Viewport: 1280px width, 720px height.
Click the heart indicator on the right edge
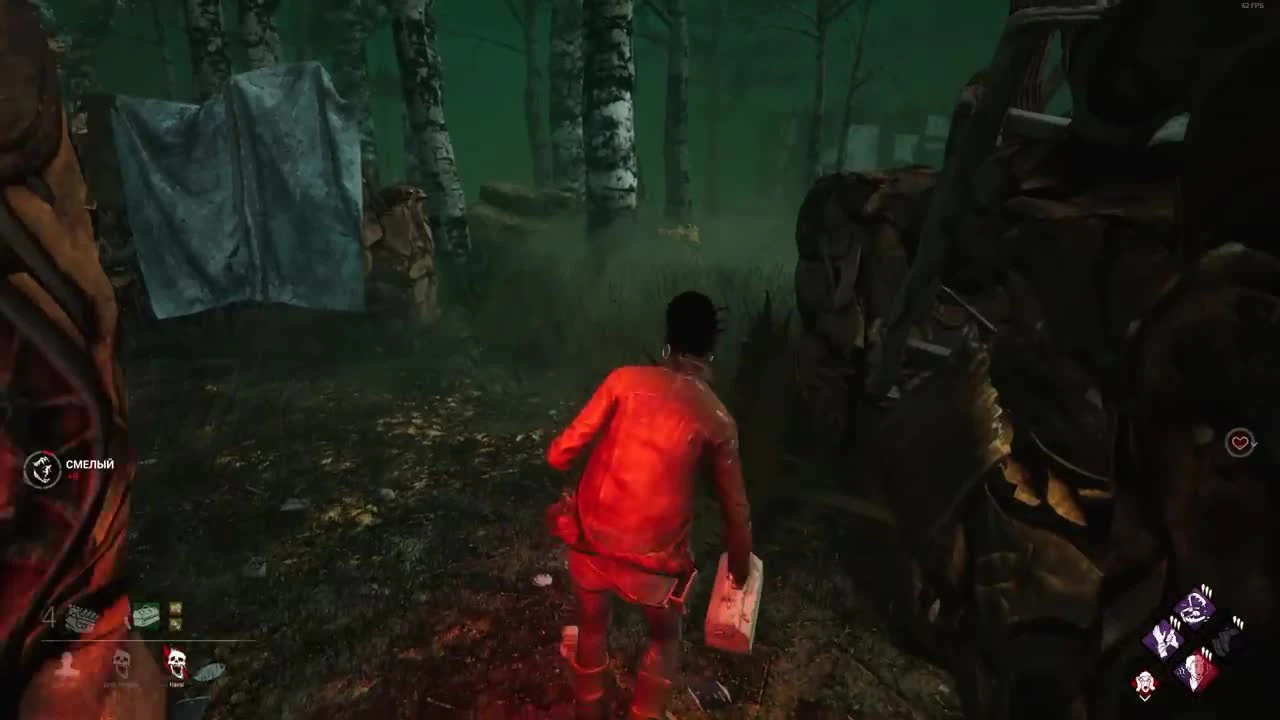point(1239,443)
